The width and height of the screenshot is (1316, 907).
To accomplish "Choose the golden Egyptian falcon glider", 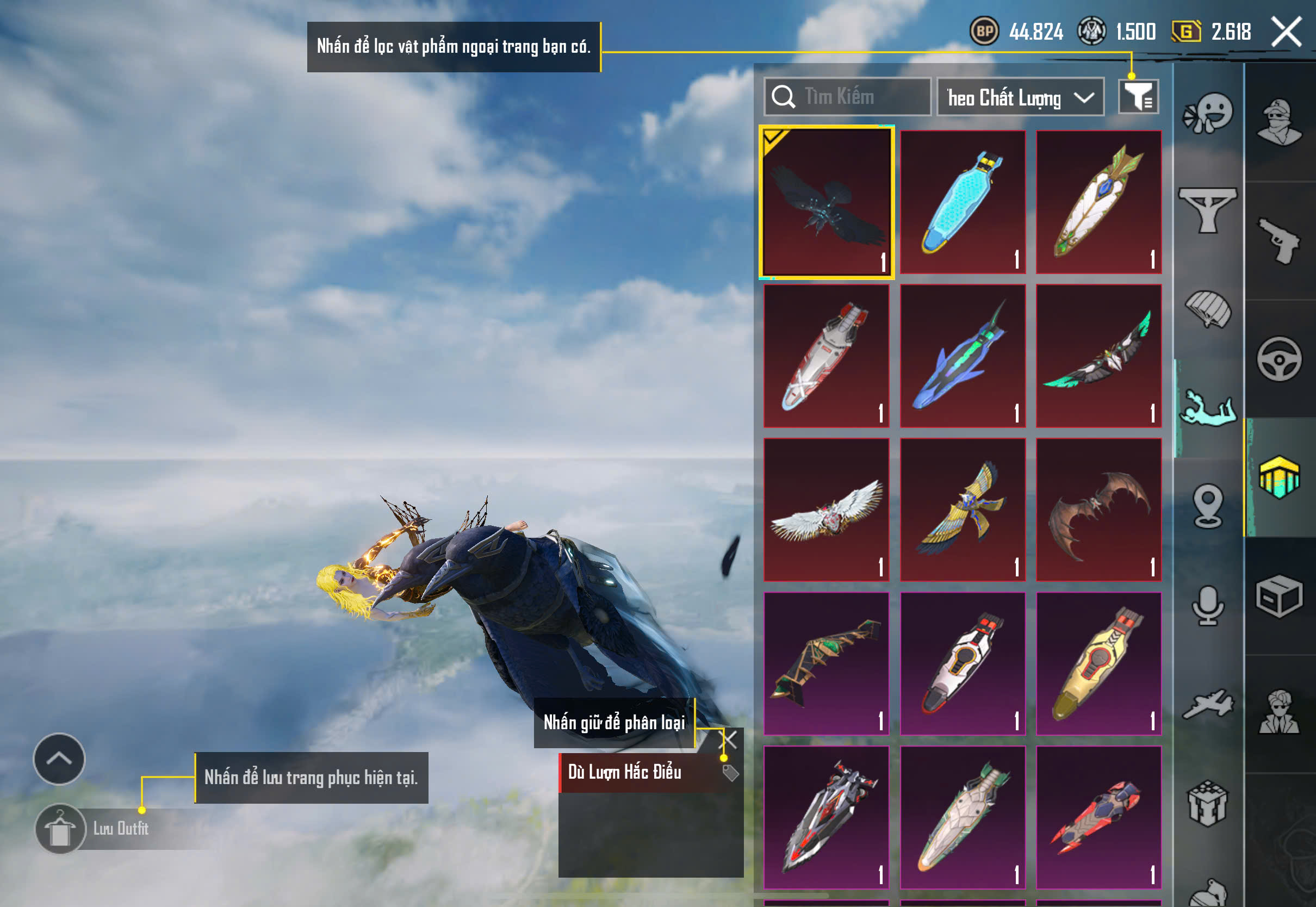I will tap(963, 510).
